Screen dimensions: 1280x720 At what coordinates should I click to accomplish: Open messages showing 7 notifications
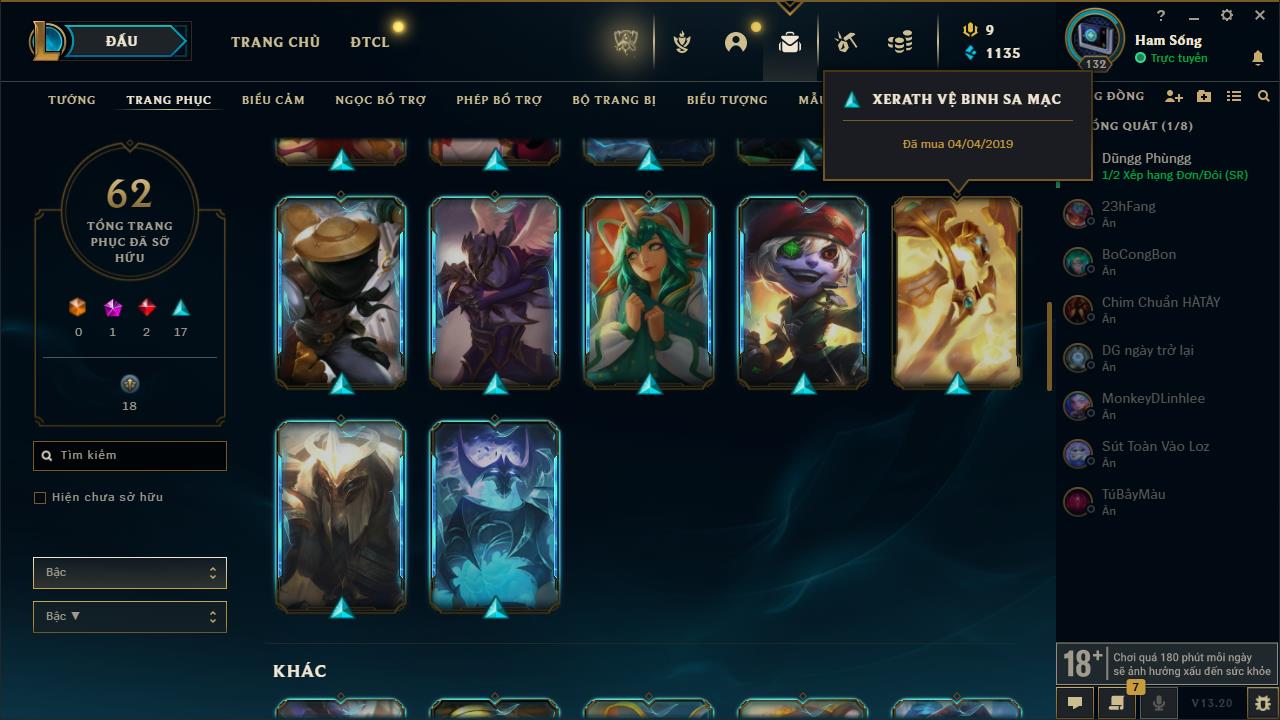[1116, 703]
